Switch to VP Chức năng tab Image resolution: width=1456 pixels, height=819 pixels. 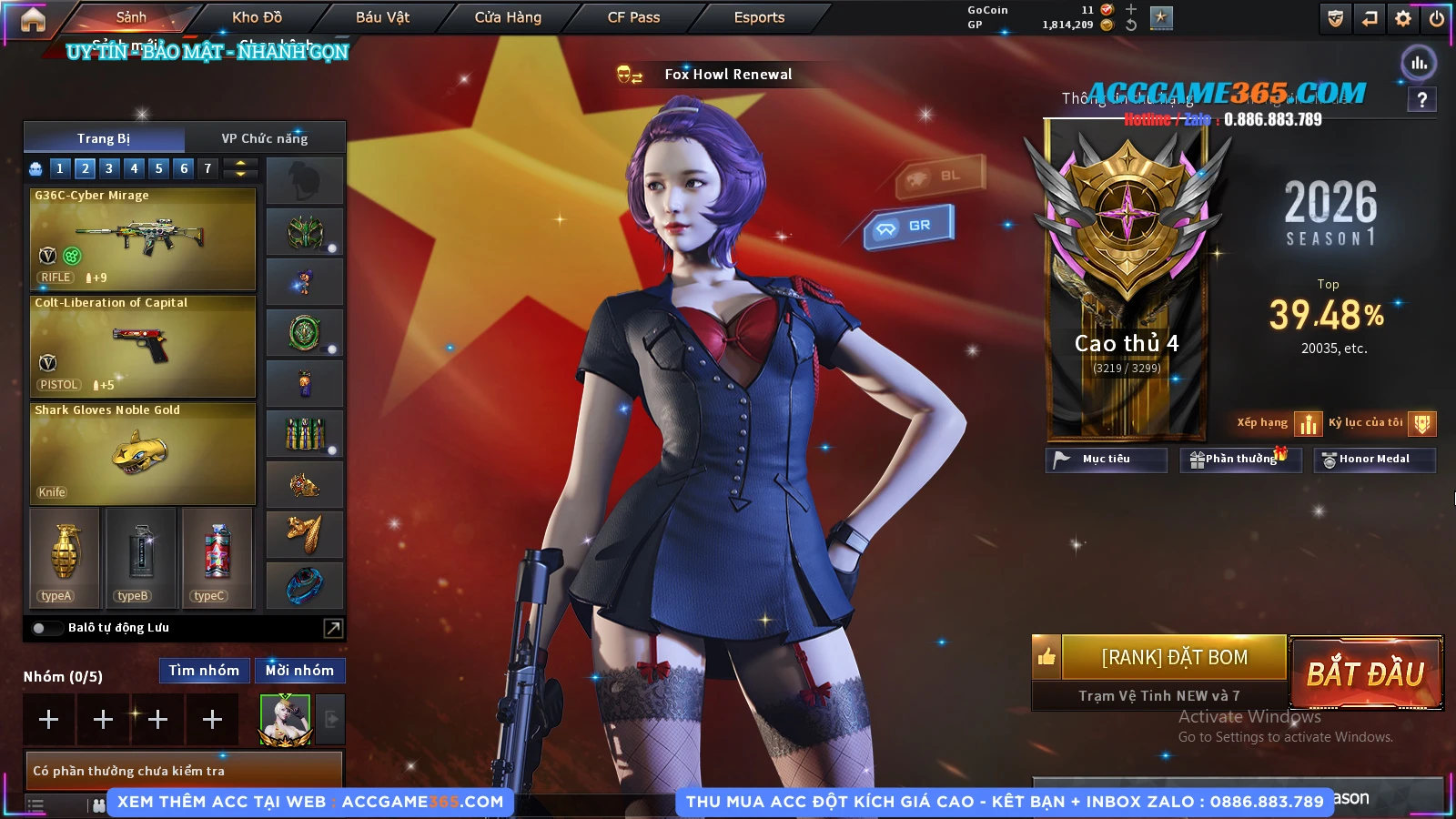click(265, 138)
